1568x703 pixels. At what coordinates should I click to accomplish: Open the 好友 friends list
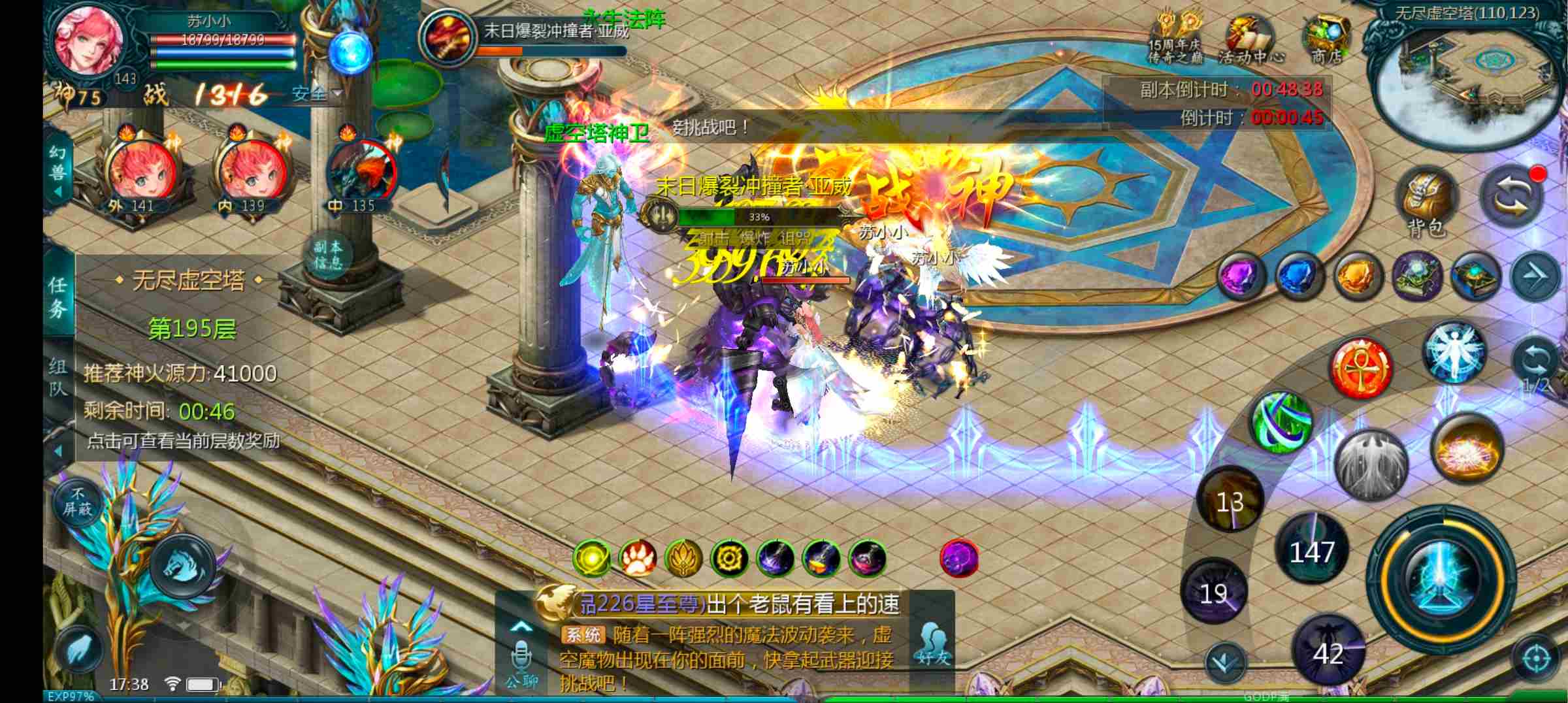(933, 644)
